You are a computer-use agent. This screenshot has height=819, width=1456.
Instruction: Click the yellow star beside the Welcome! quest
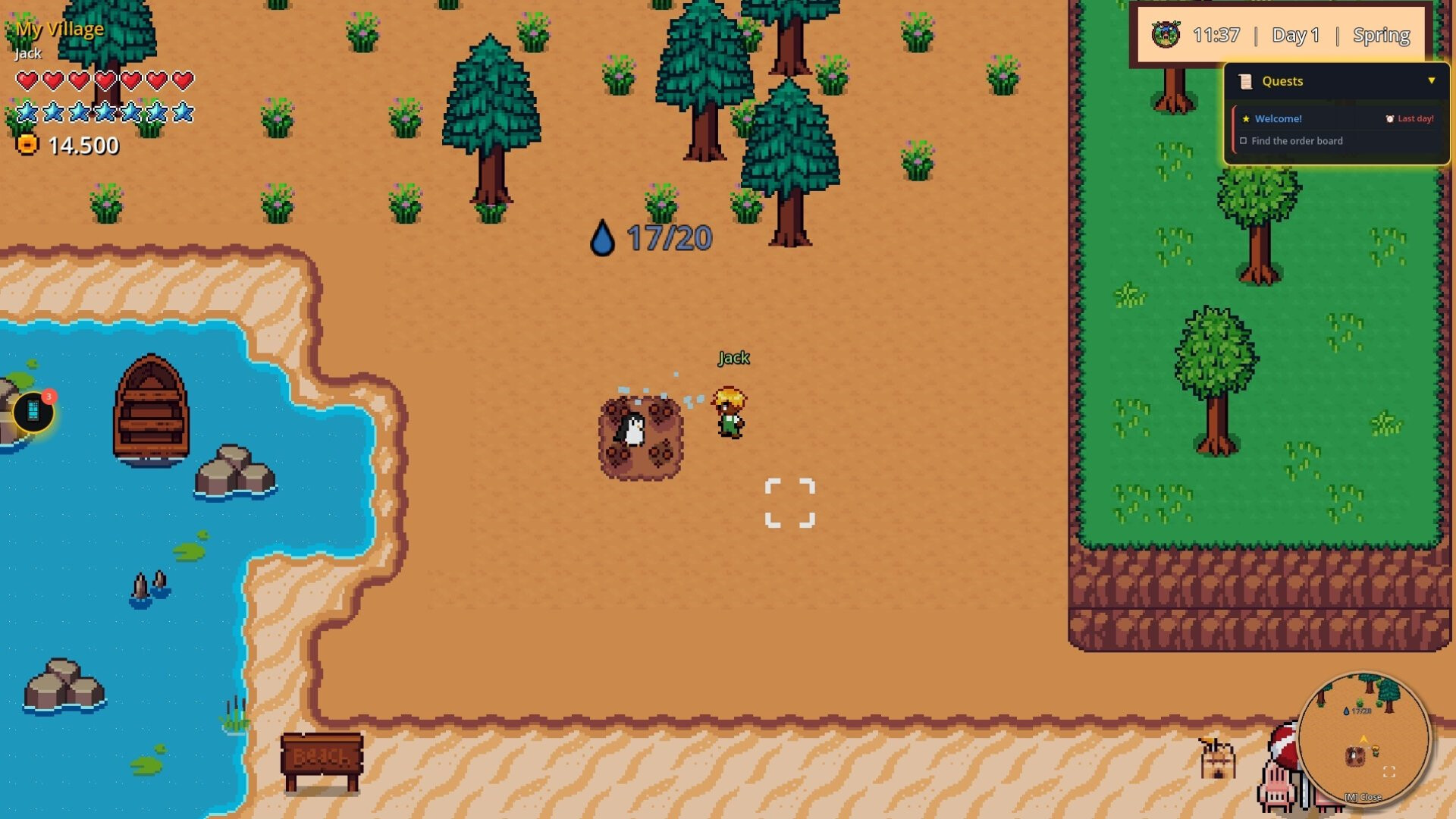tap(1247, 120)
